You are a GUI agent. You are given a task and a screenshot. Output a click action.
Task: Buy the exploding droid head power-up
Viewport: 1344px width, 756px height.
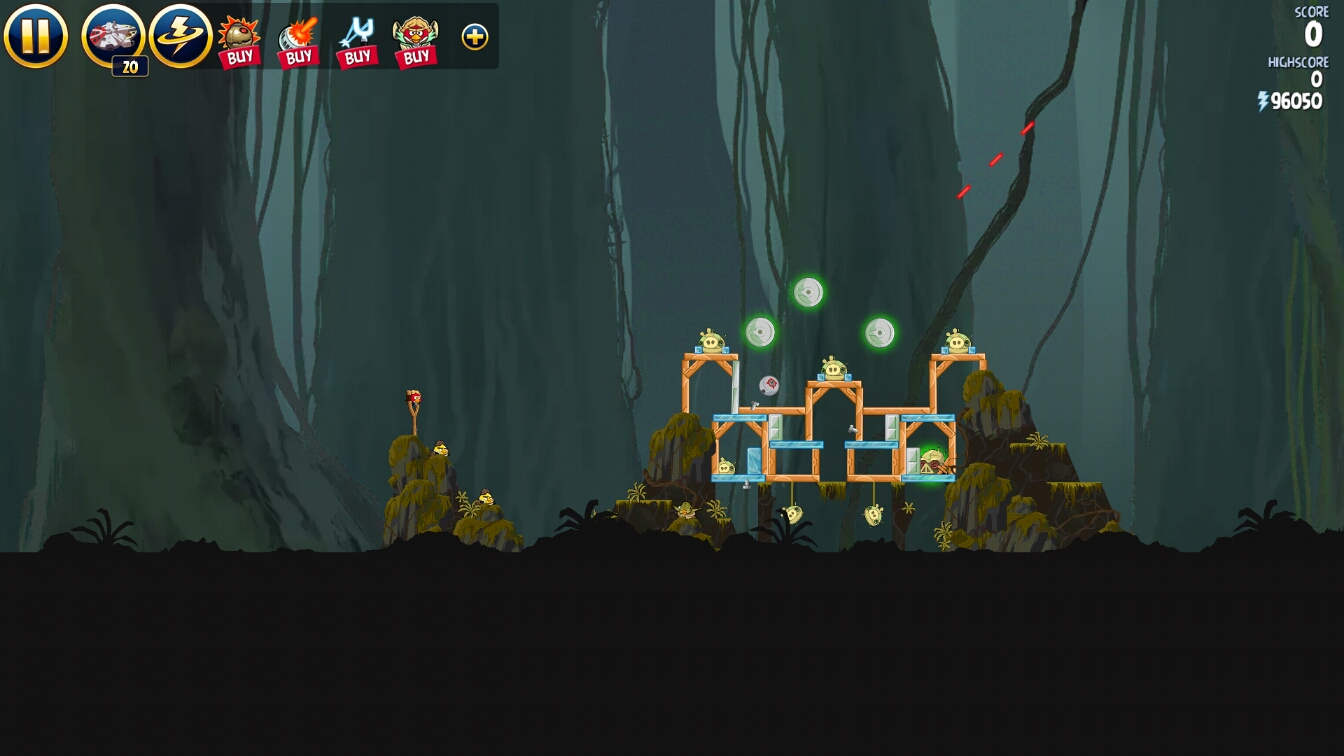[239, 42]
